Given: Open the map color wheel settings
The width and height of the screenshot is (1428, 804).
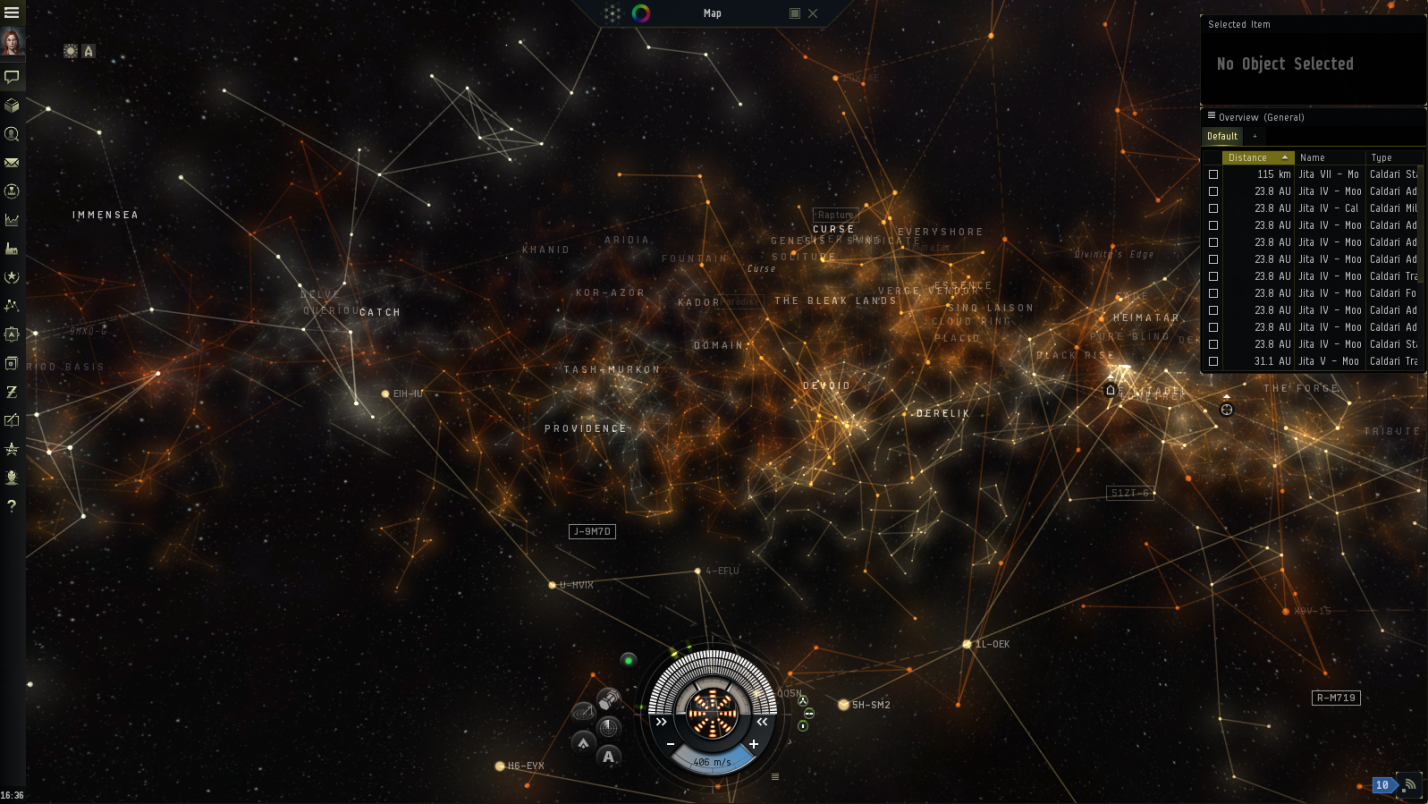Looking at the screenshot, I should [x=641, y=13].
